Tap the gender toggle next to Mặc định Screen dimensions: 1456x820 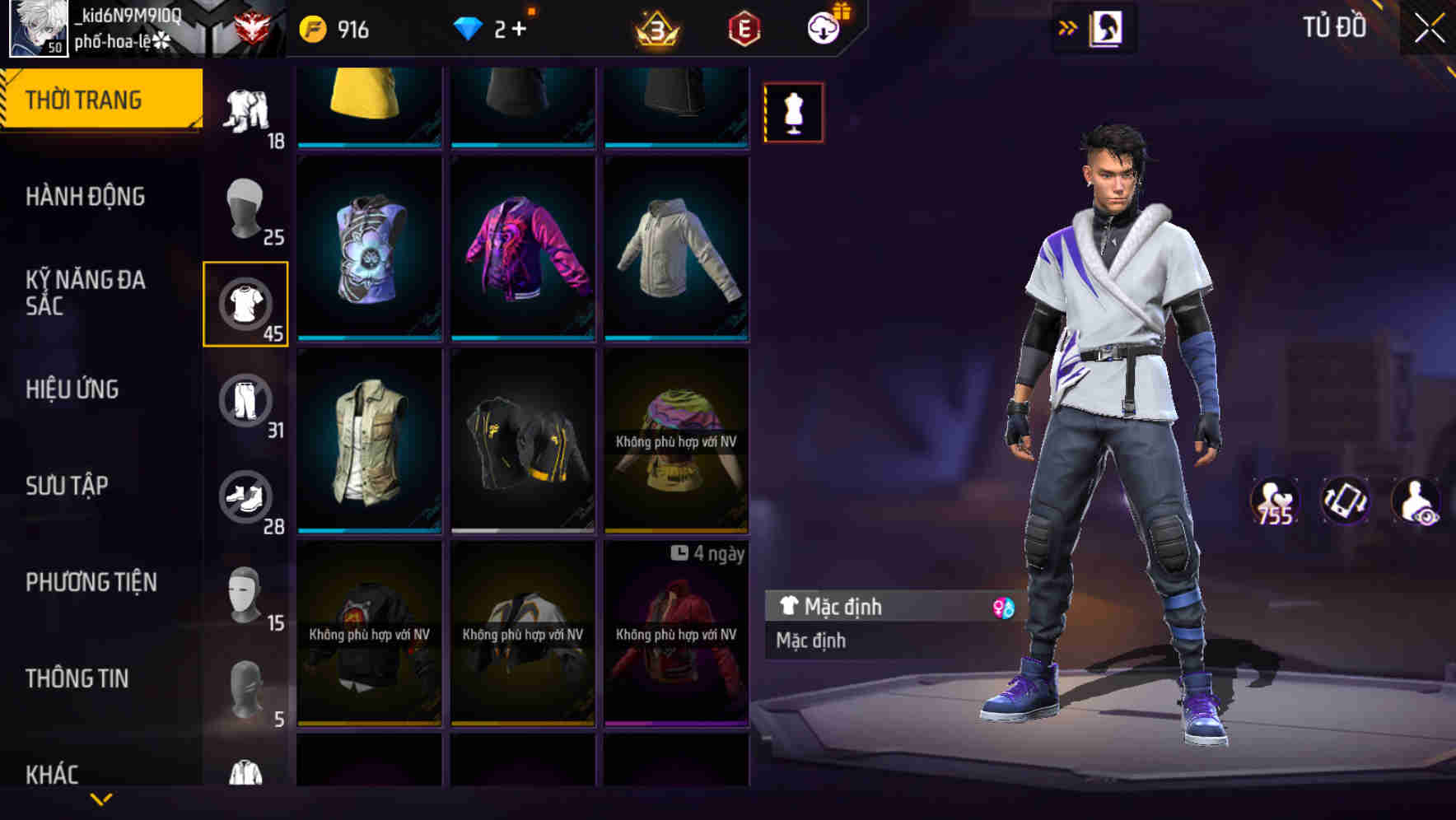click(1003, 607)
